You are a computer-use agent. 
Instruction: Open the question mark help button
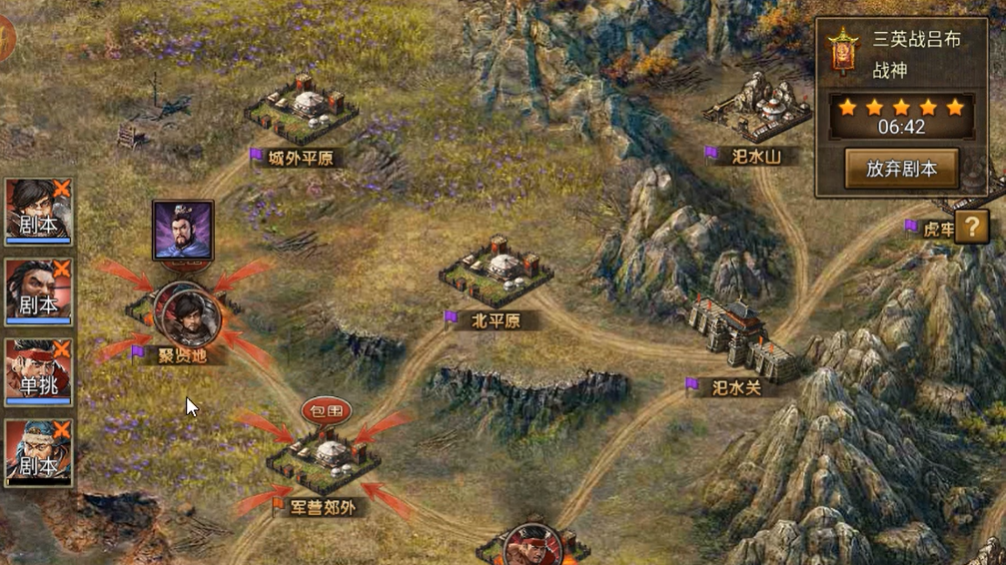point(971,227)
